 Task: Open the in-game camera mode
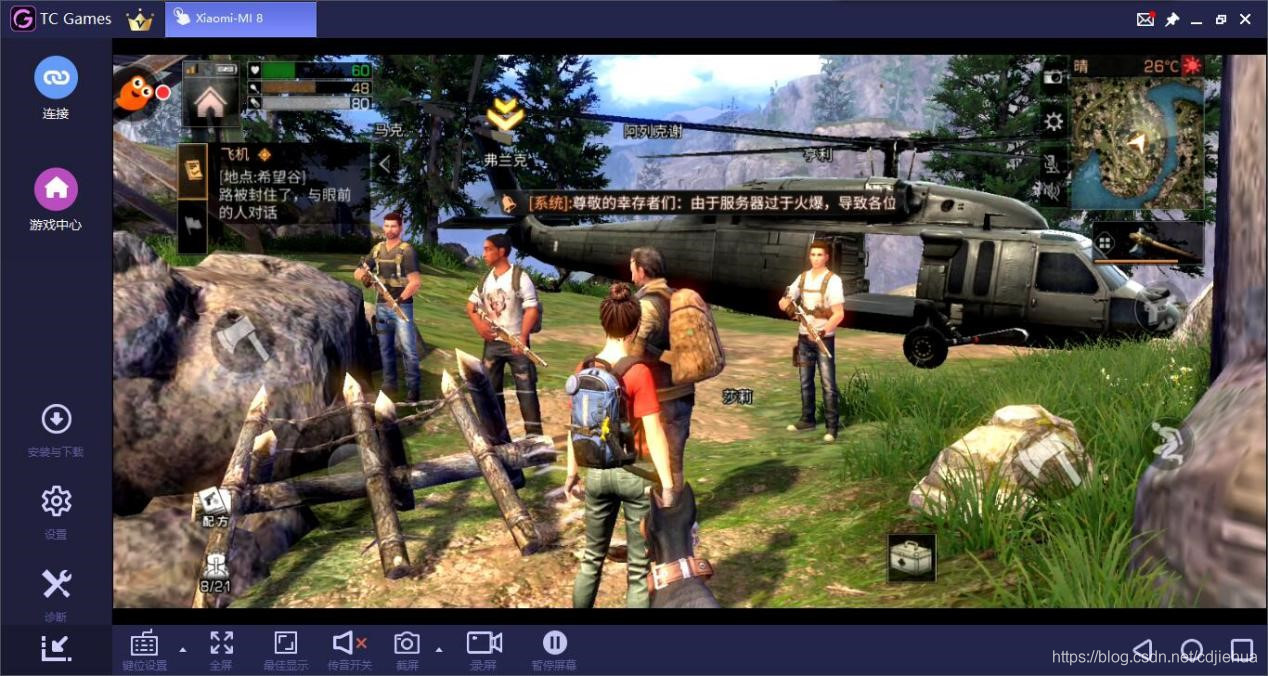tap(1053, 76)
